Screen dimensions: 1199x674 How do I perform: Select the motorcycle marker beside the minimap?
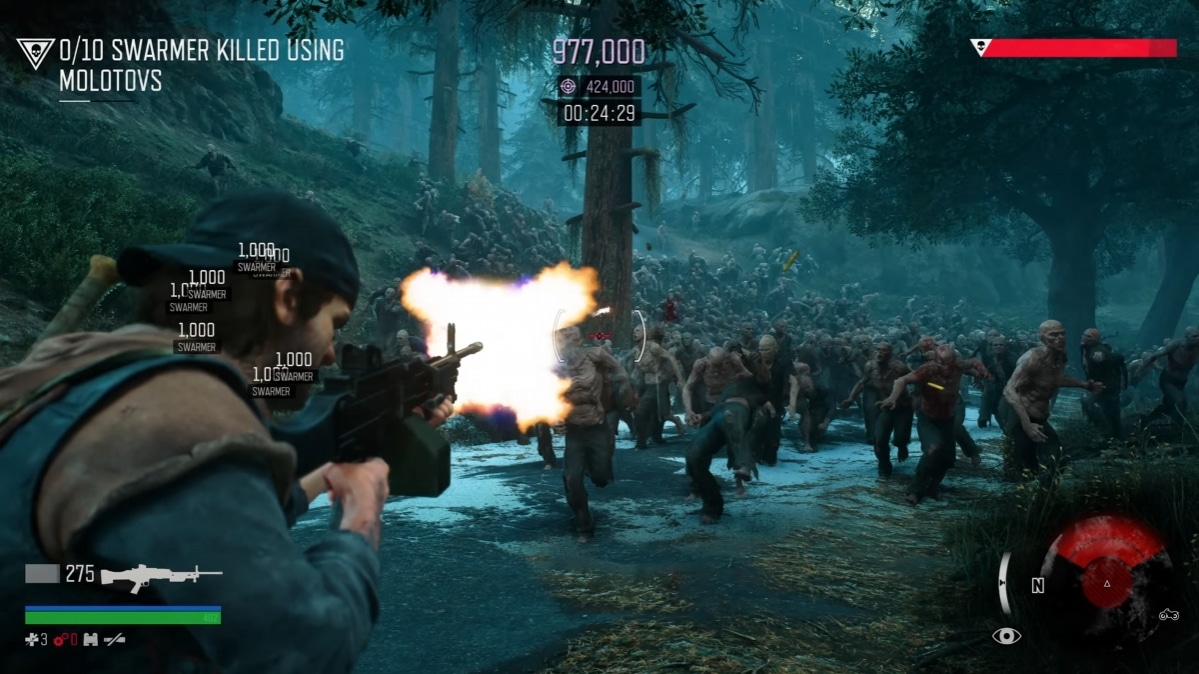pos(1168,616)
